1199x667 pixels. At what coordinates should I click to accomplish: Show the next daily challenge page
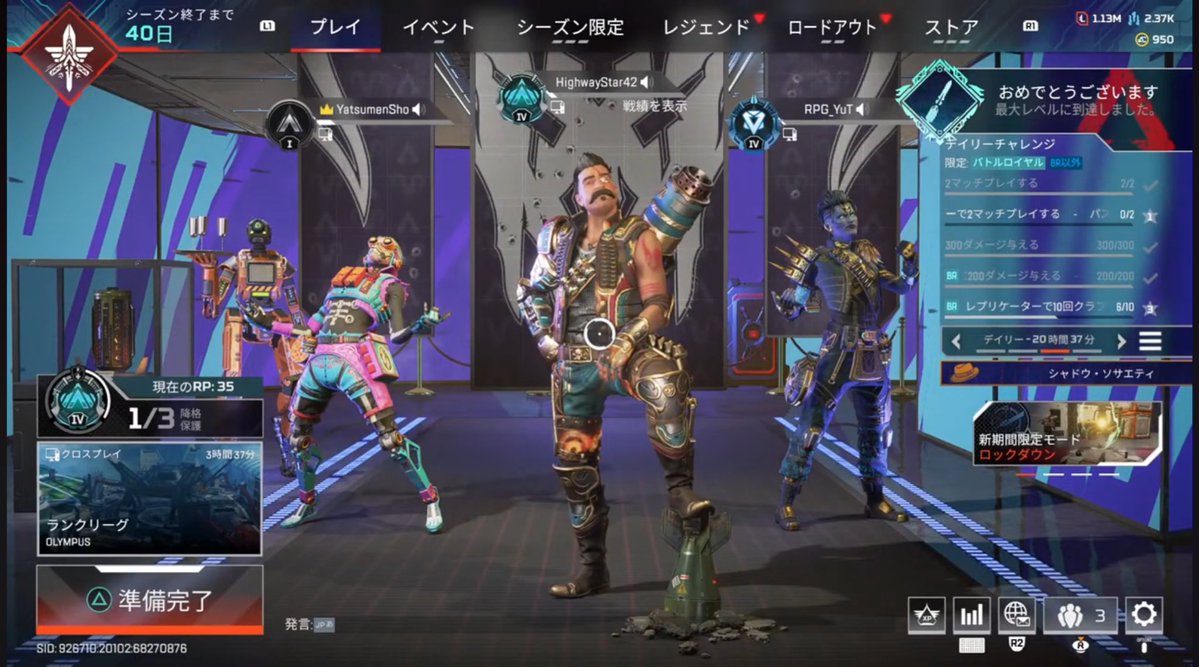(x=1121, y=341)
